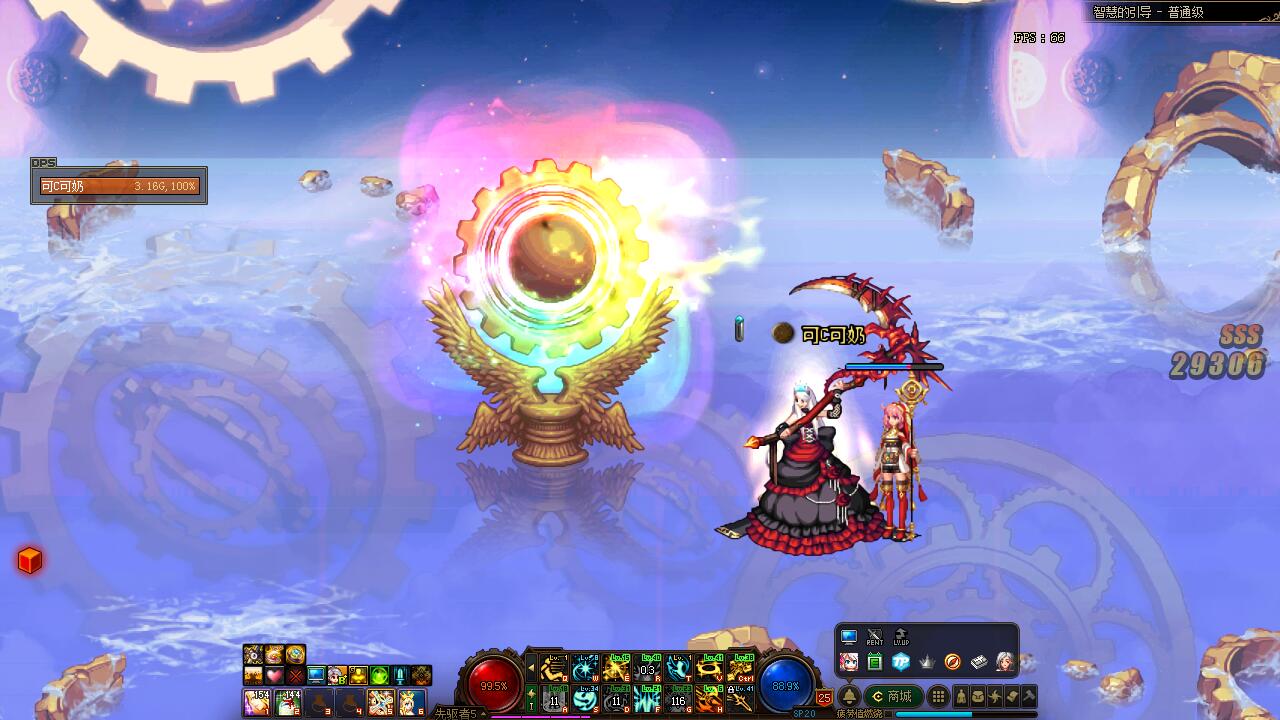Click the skill bar left arrow toggle
Image resolution: width=1280 pixels, height=720 pixels.
[531, 668]
